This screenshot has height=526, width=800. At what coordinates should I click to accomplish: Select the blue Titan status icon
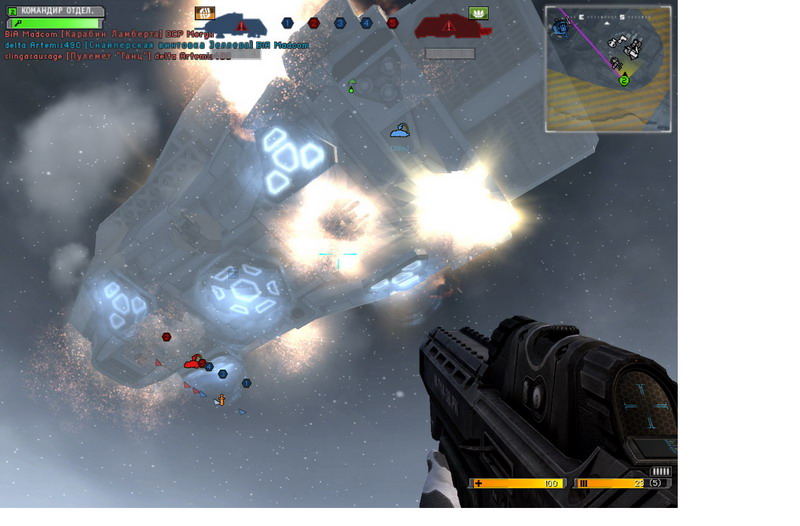241,23
